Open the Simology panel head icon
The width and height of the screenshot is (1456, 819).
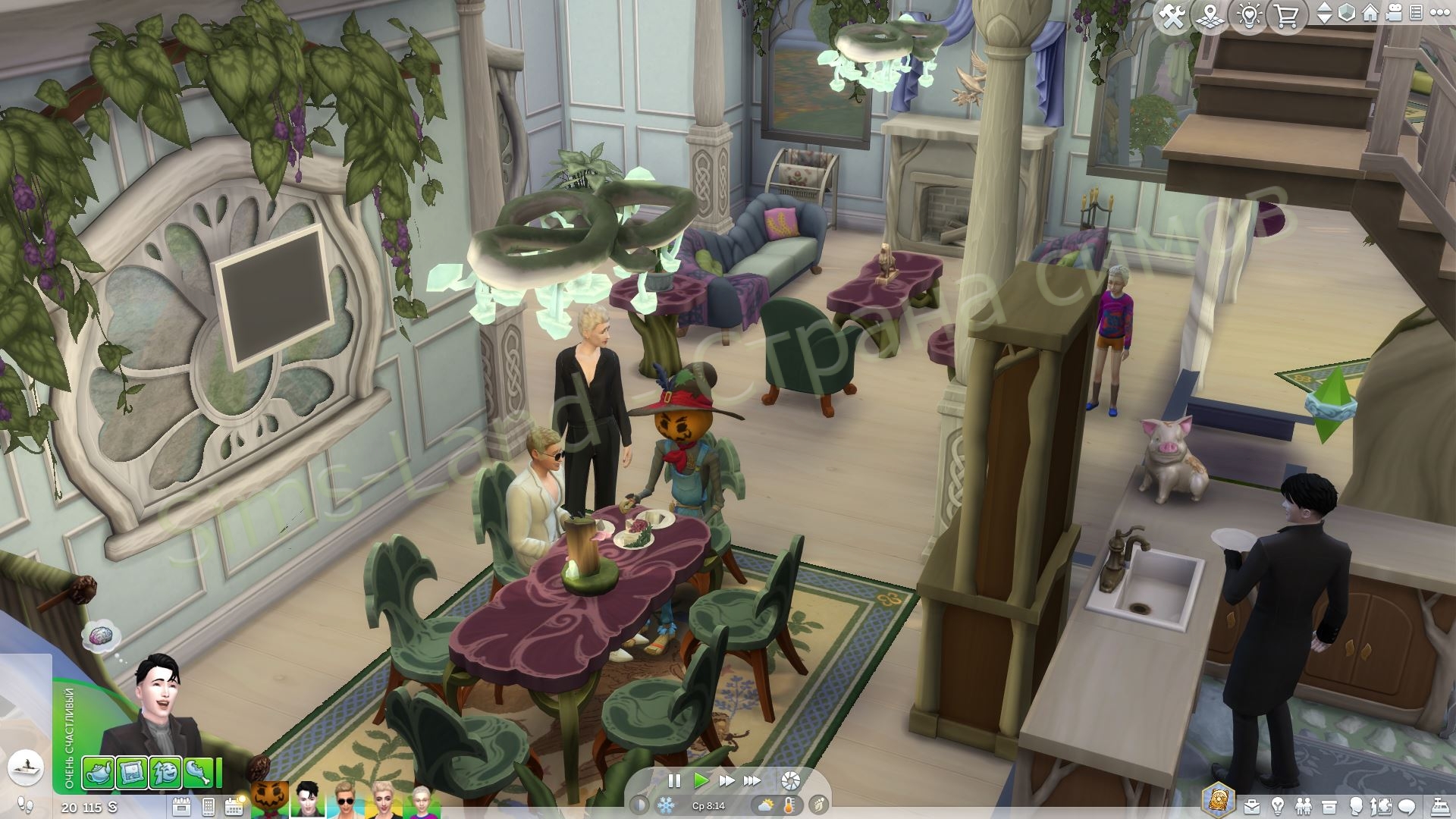pos(1357,805)
